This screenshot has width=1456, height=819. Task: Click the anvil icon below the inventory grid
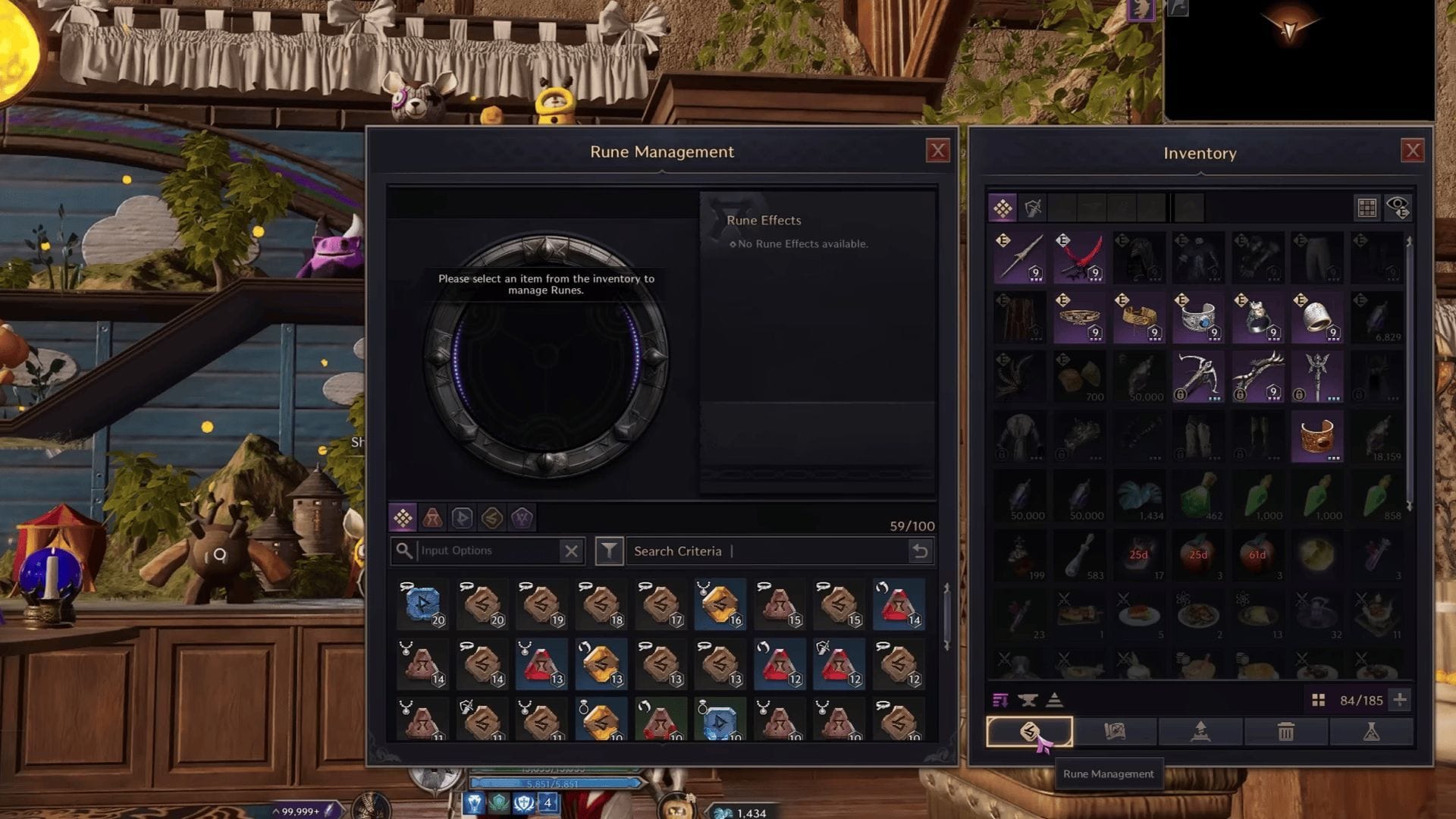[x=1028, y=700]
